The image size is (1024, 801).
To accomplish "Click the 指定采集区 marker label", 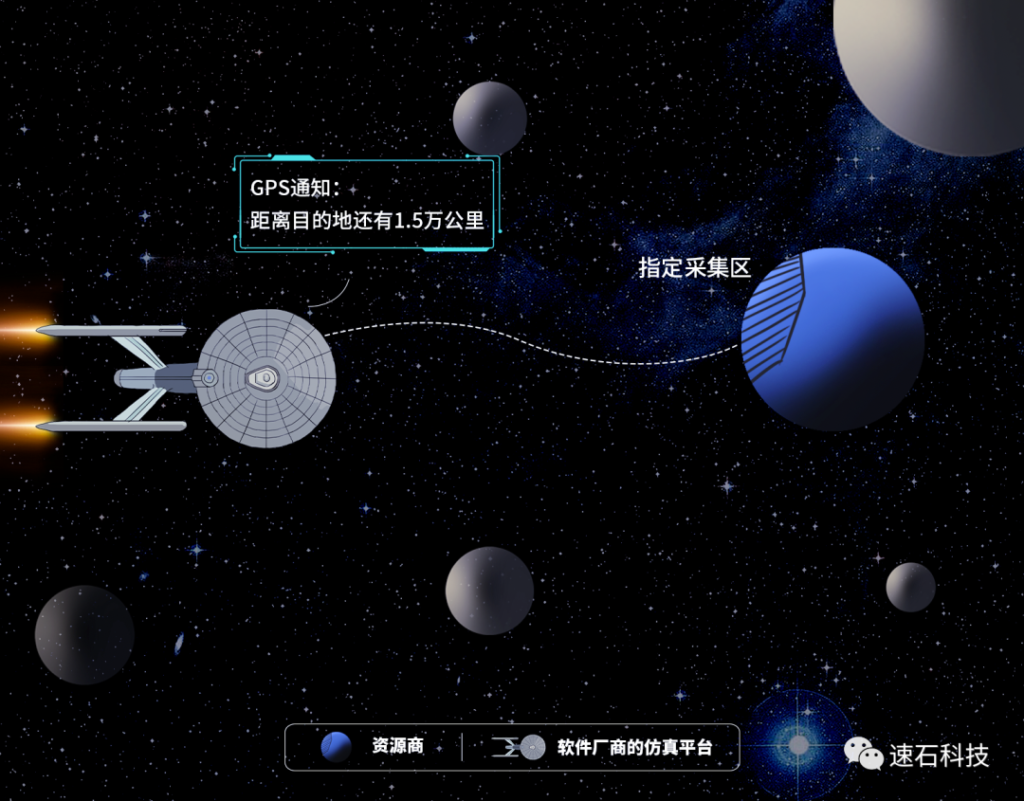I will tap(694, 267).
